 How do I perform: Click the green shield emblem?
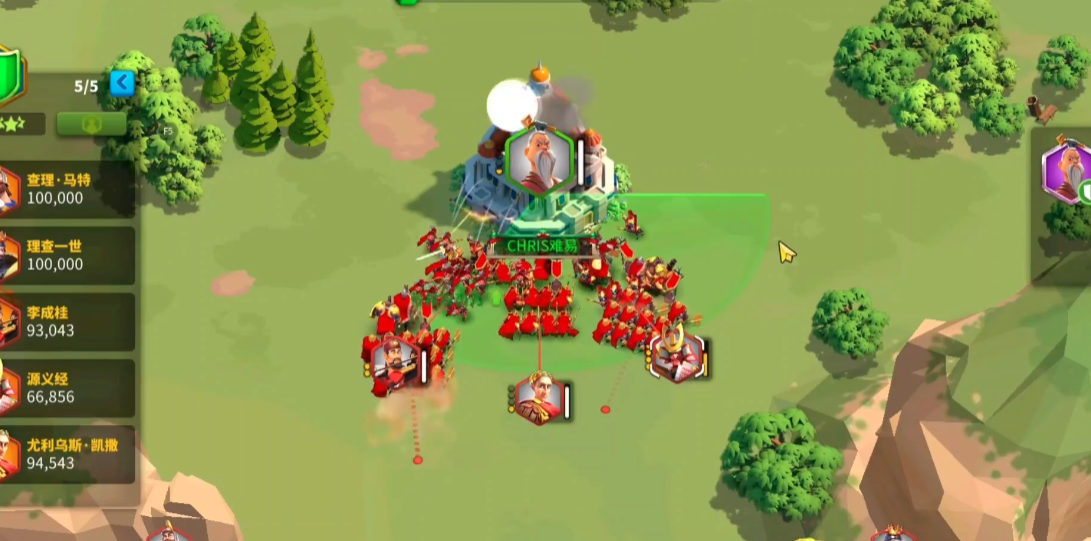point(9,76)
